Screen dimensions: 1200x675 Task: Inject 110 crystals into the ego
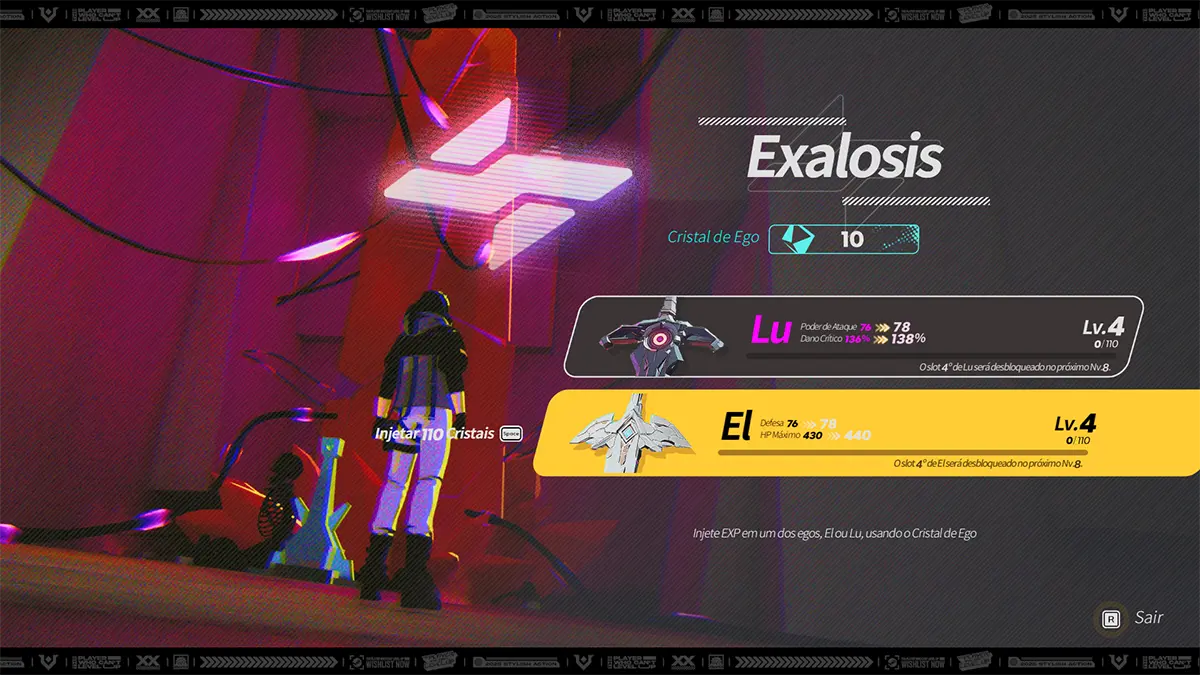pos(447,434)
